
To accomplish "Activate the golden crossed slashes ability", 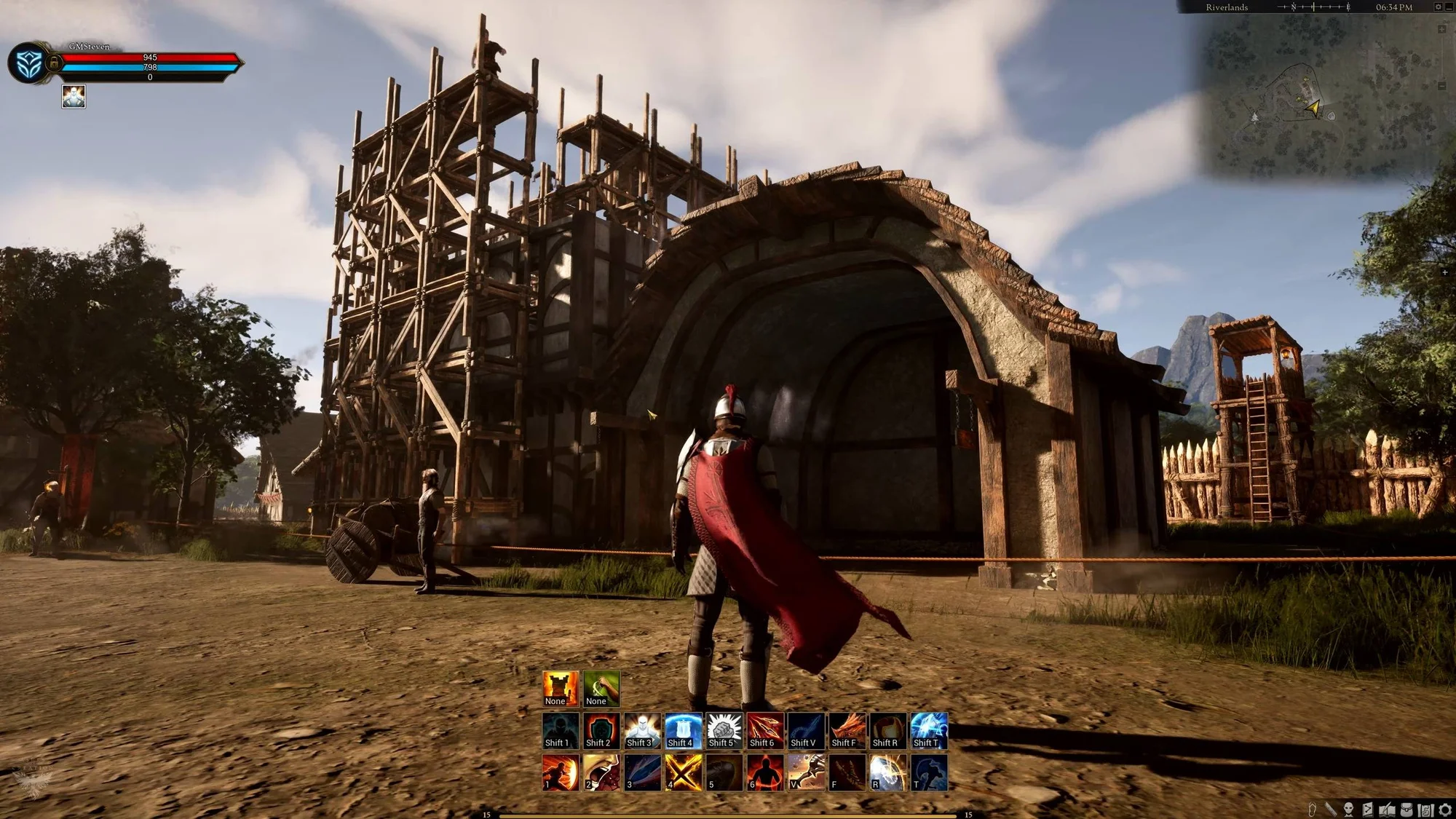I will pyautogui.click(x=683, y=772).
